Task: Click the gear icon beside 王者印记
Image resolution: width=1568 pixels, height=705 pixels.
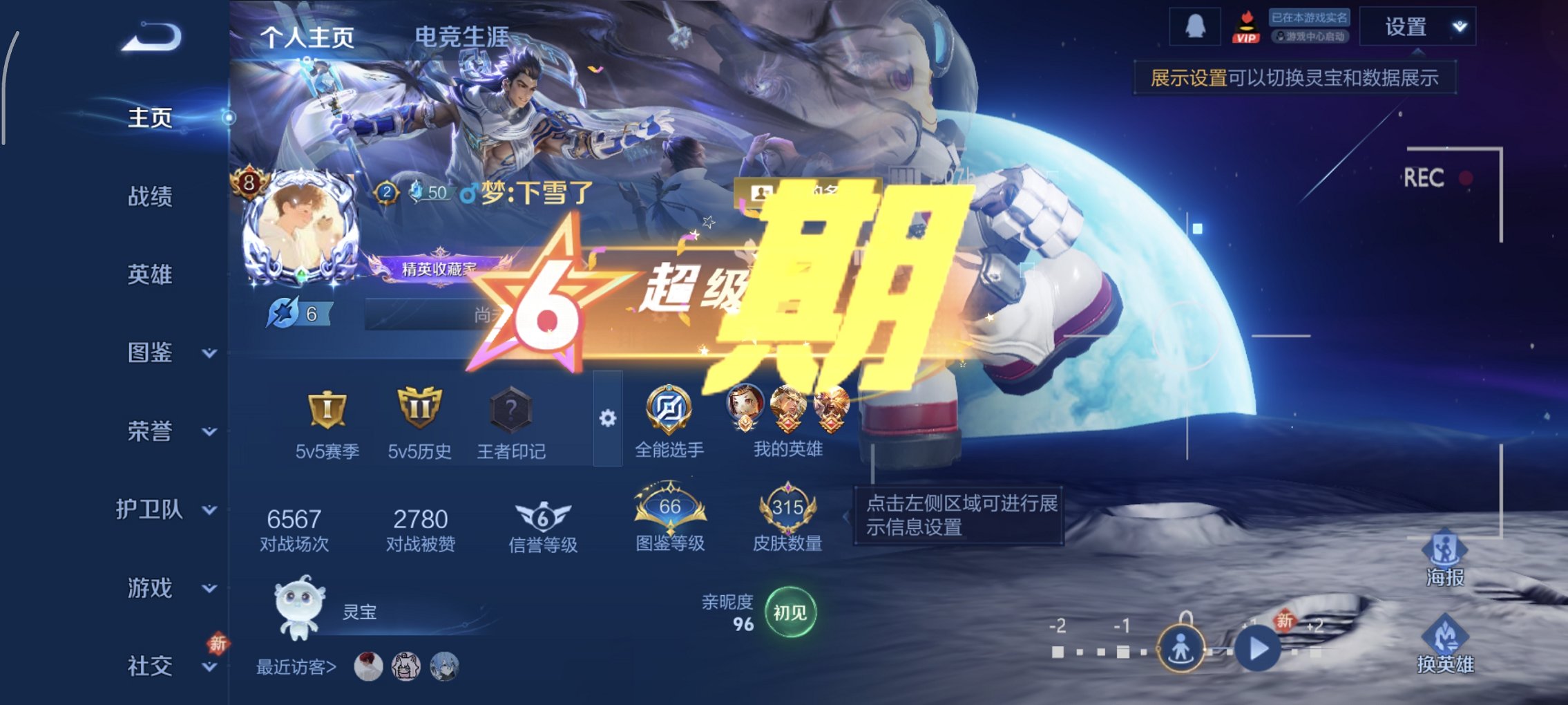Action: point(607,417)
